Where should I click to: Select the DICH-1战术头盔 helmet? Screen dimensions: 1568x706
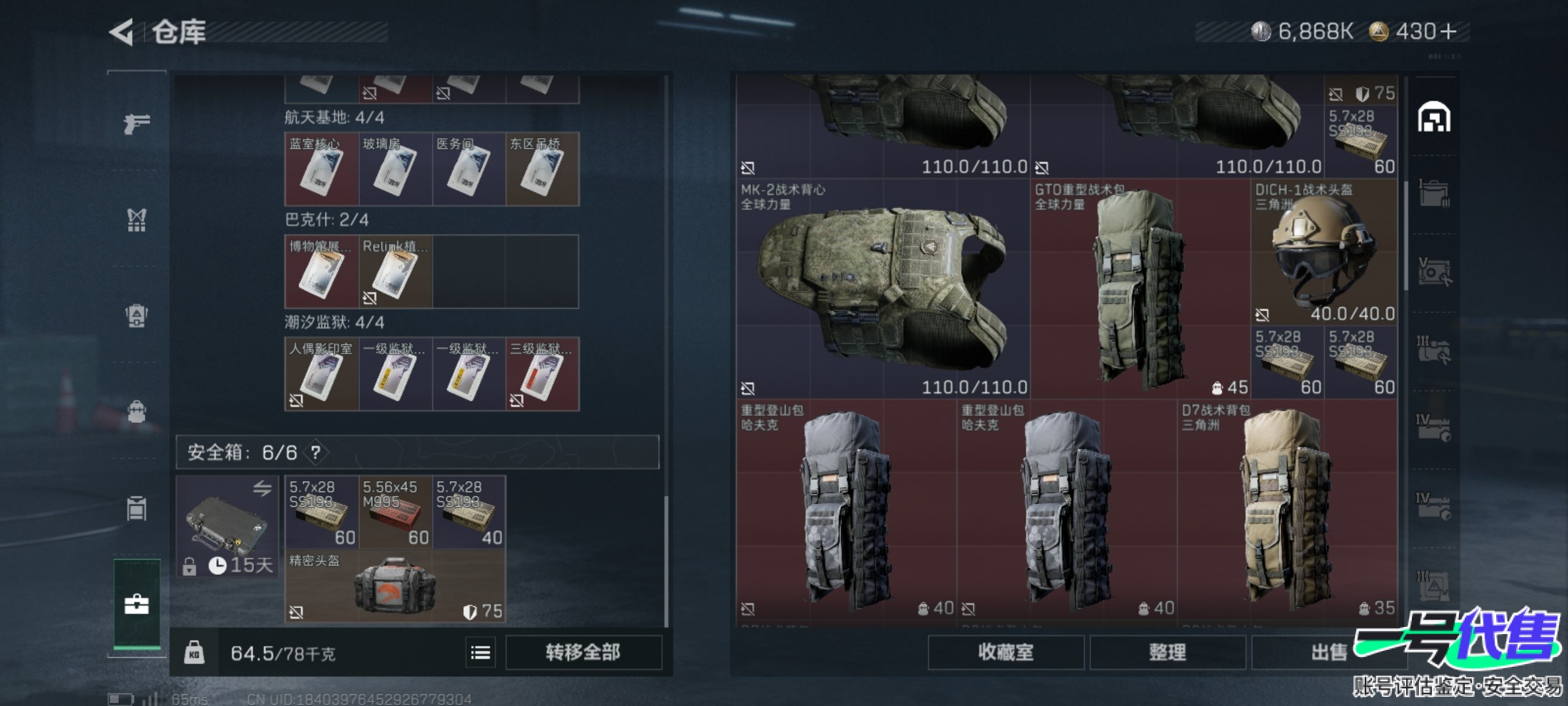pyautogui.click(x=1324, y=252)
